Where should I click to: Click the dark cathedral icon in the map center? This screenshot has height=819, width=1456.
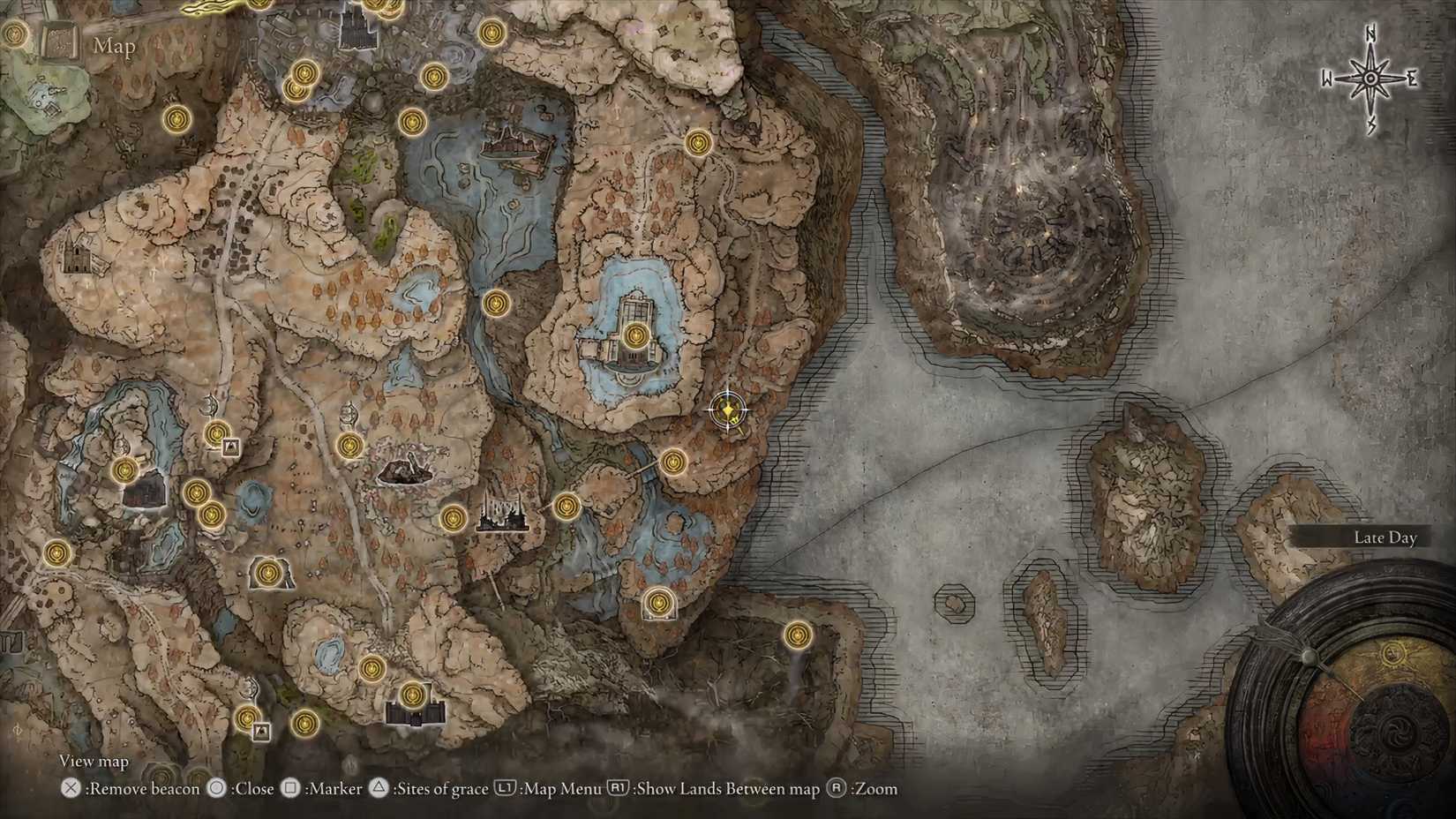tap(503, 516)
